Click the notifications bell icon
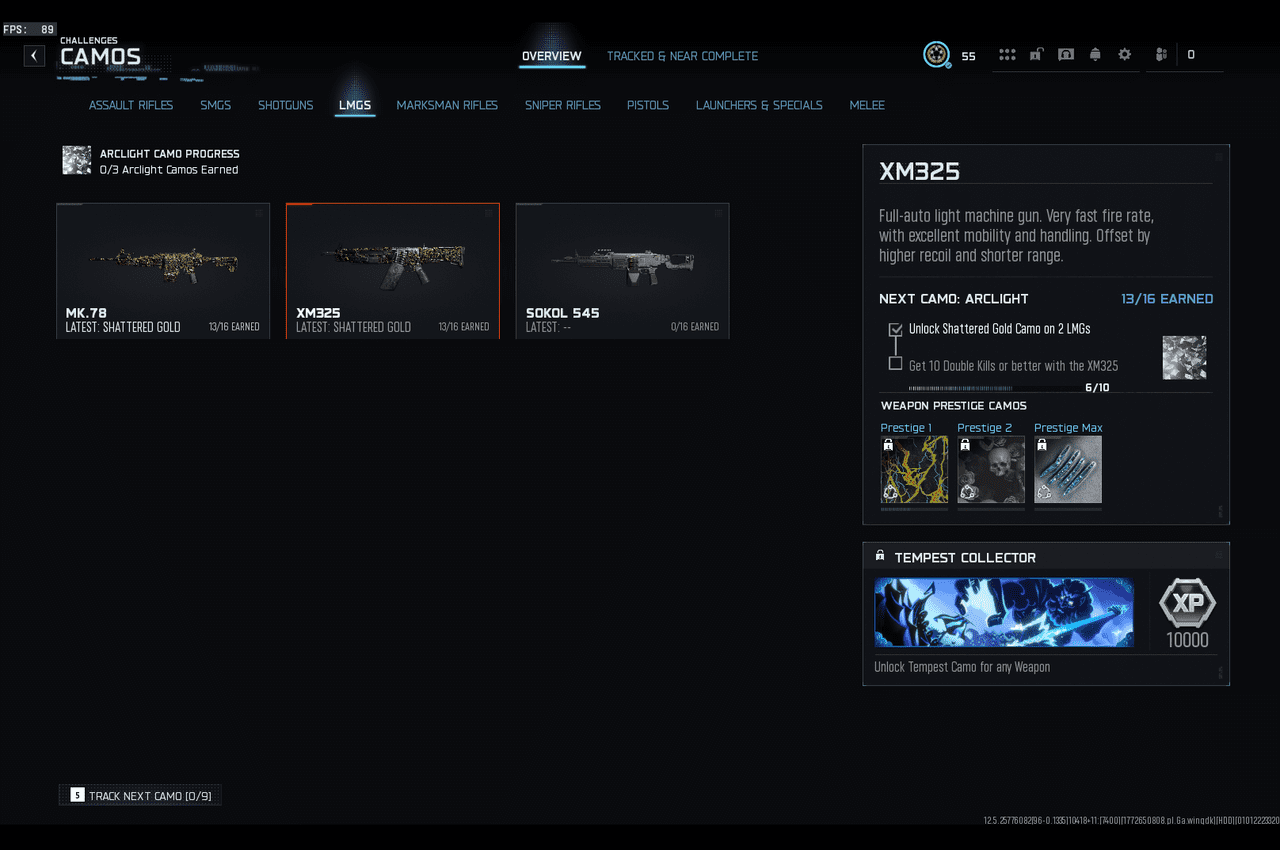Image resolution: width=1280 pixels, height=850 pixels. 1095,55
